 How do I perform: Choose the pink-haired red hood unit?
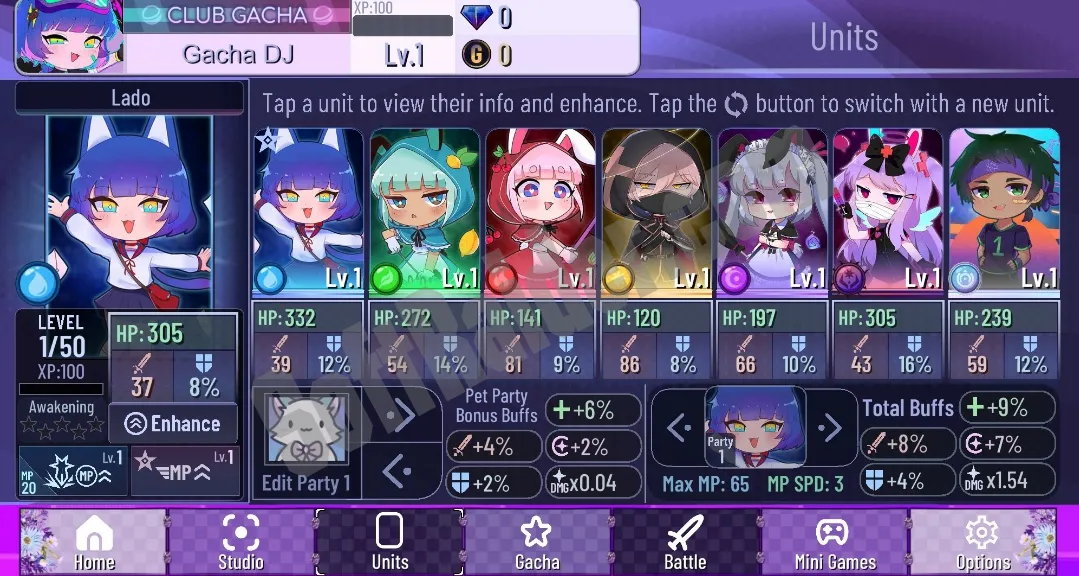click(540, 210)
